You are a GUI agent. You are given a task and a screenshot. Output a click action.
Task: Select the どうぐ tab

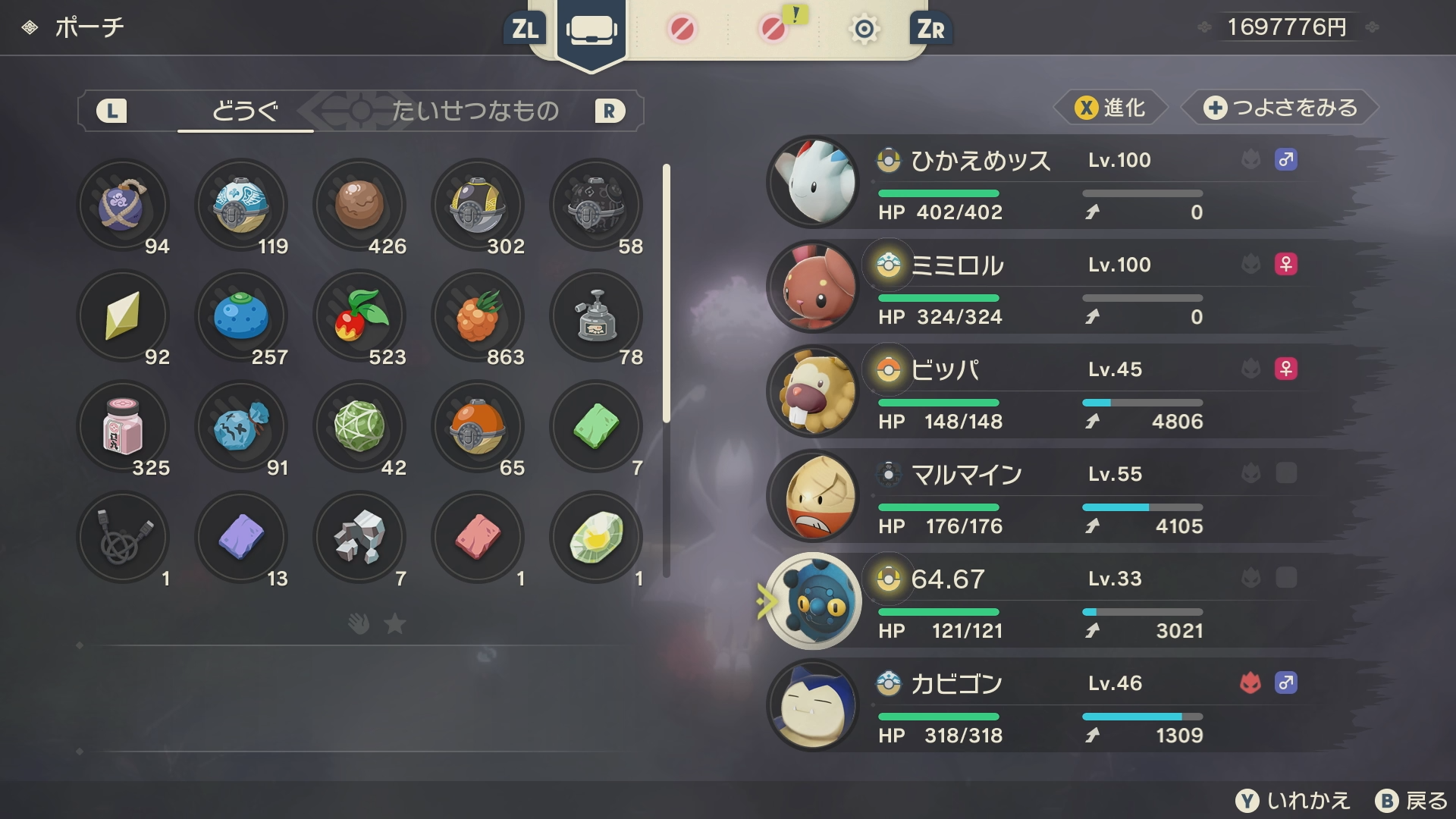click(245, 111)
